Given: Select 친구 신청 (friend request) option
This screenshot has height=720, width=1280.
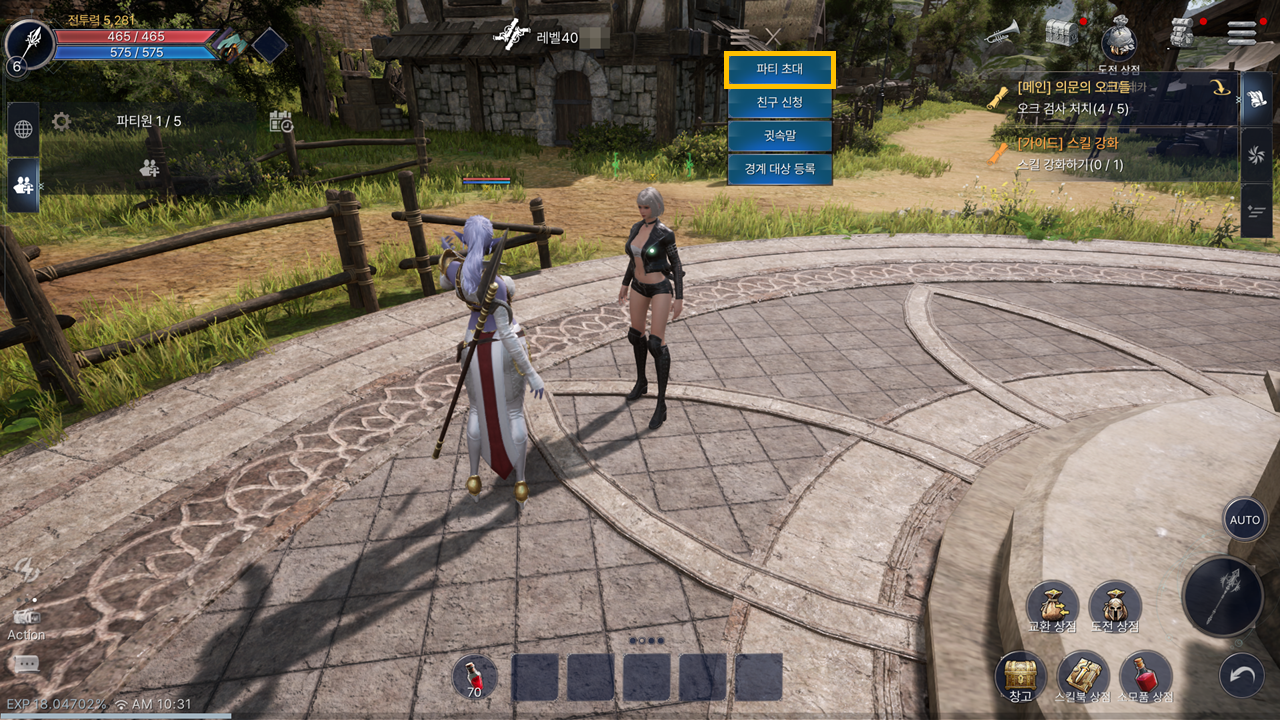Looking at the screenshot, I should coord(780,102).
